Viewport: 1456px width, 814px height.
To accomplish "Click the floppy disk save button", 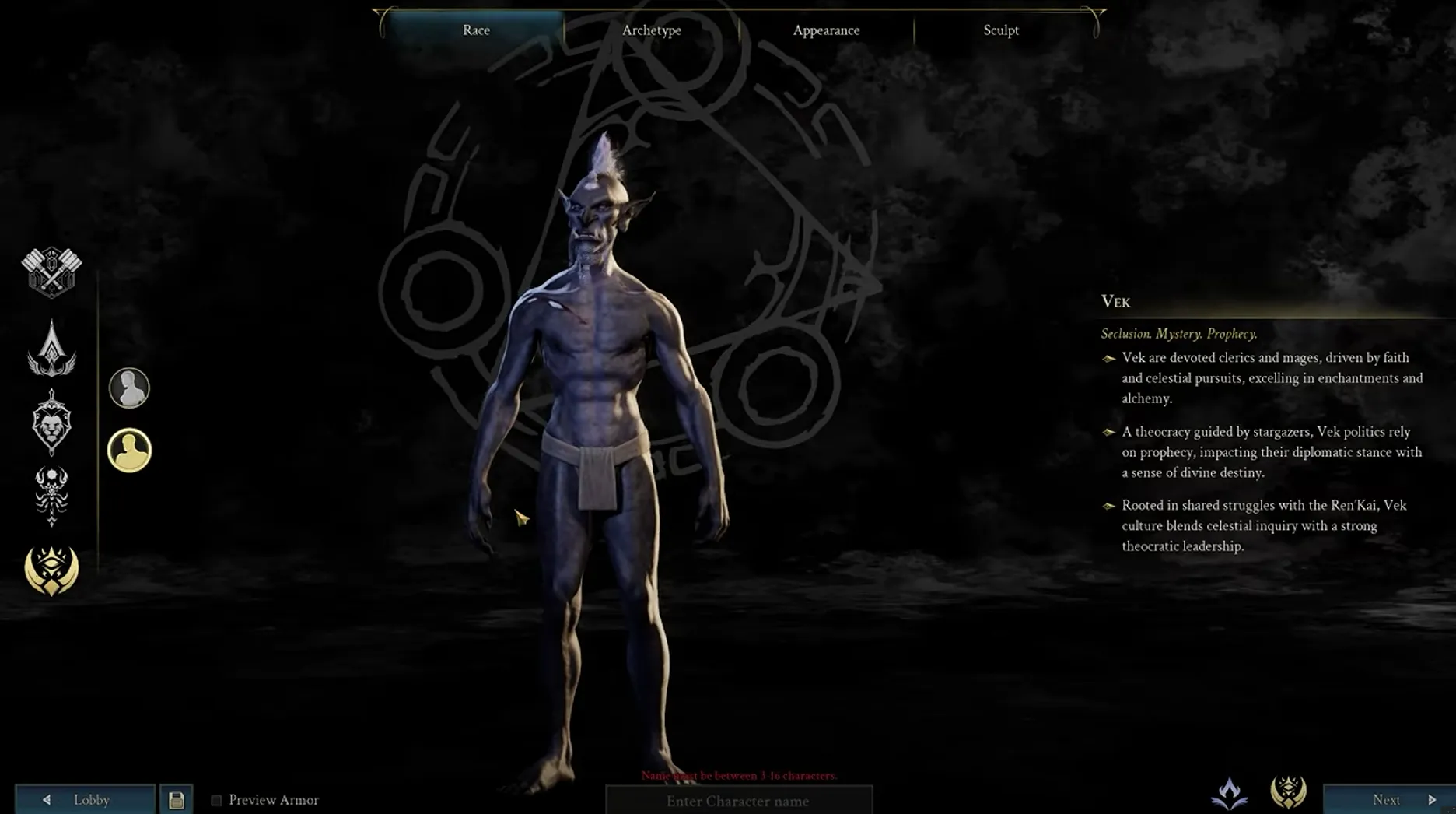I will [177, 799].
